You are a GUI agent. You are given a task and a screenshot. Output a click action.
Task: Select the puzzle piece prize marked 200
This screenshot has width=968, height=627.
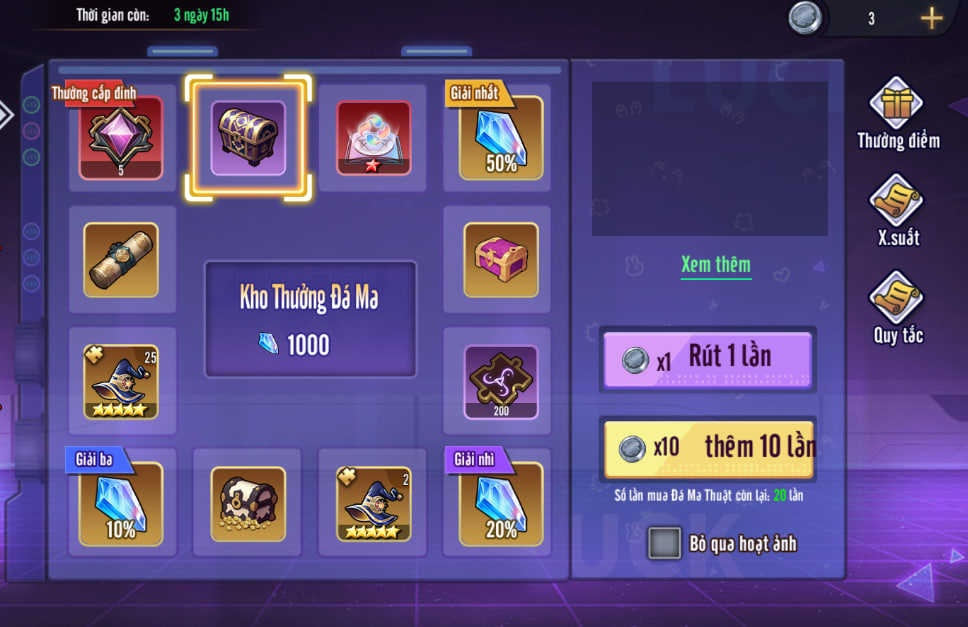(x=500, y=381)
